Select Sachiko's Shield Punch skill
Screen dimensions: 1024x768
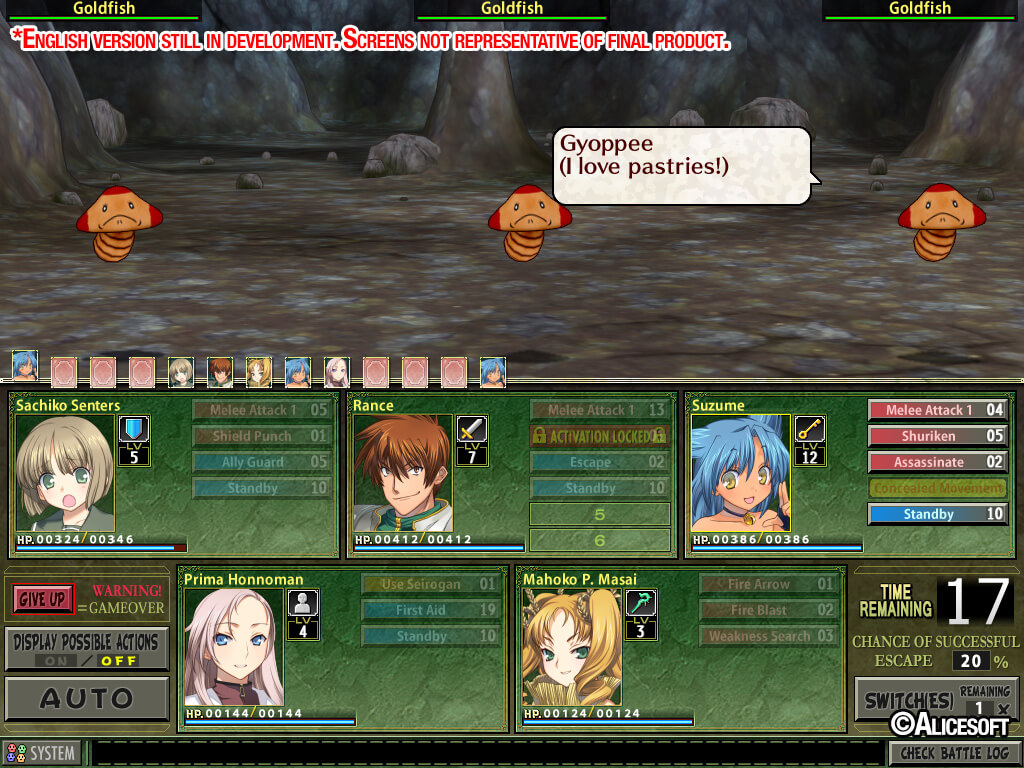(261, 436)
